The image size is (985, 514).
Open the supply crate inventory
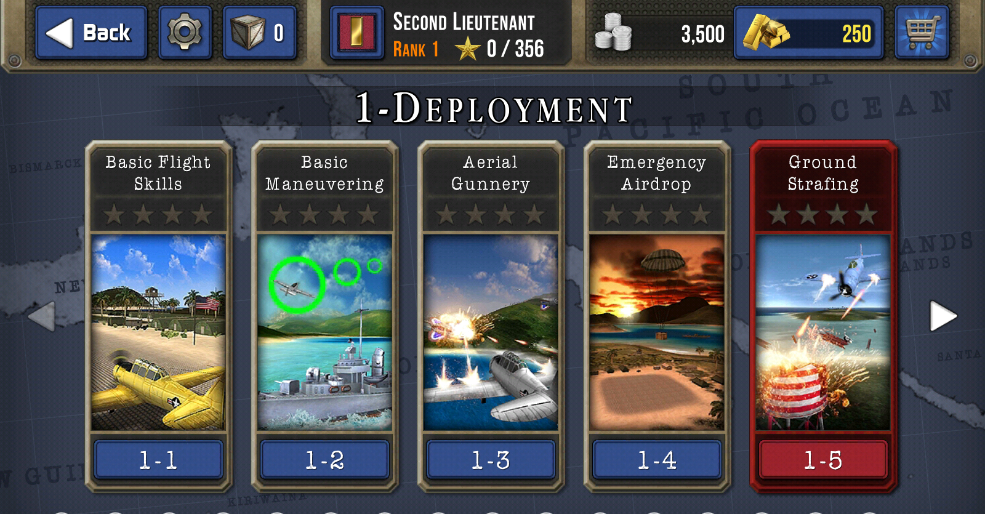click(x=259, y=33)
